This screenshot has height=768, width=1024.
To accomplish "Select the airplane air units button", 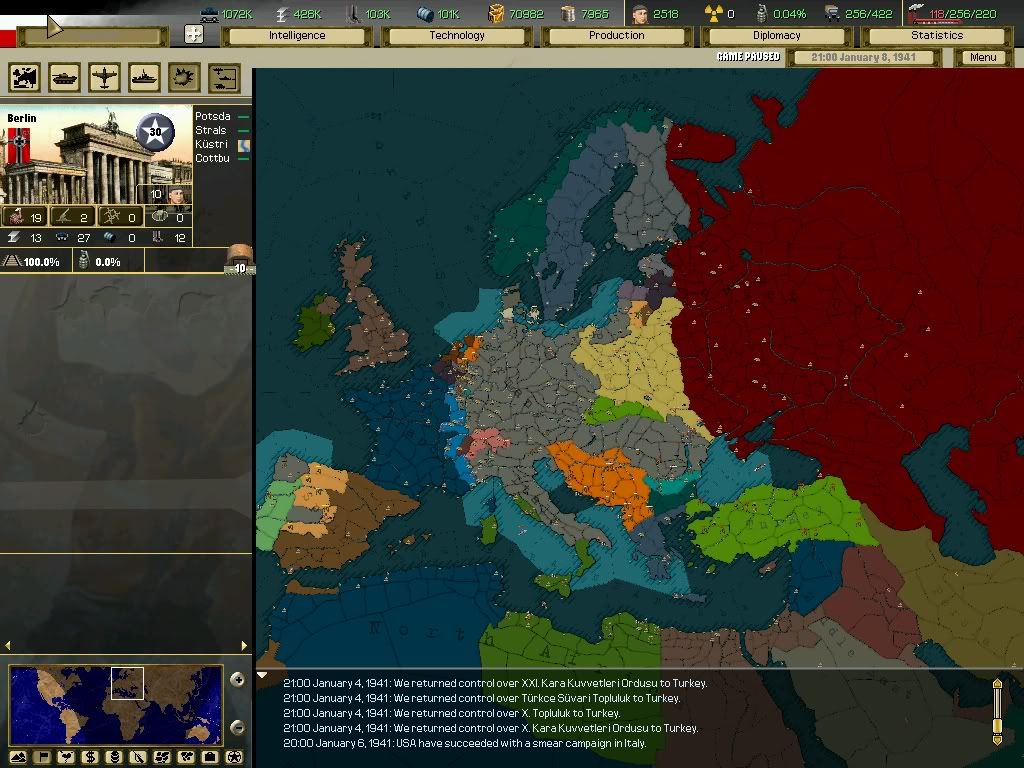I will pyautogui.click(x=104, y=78).
